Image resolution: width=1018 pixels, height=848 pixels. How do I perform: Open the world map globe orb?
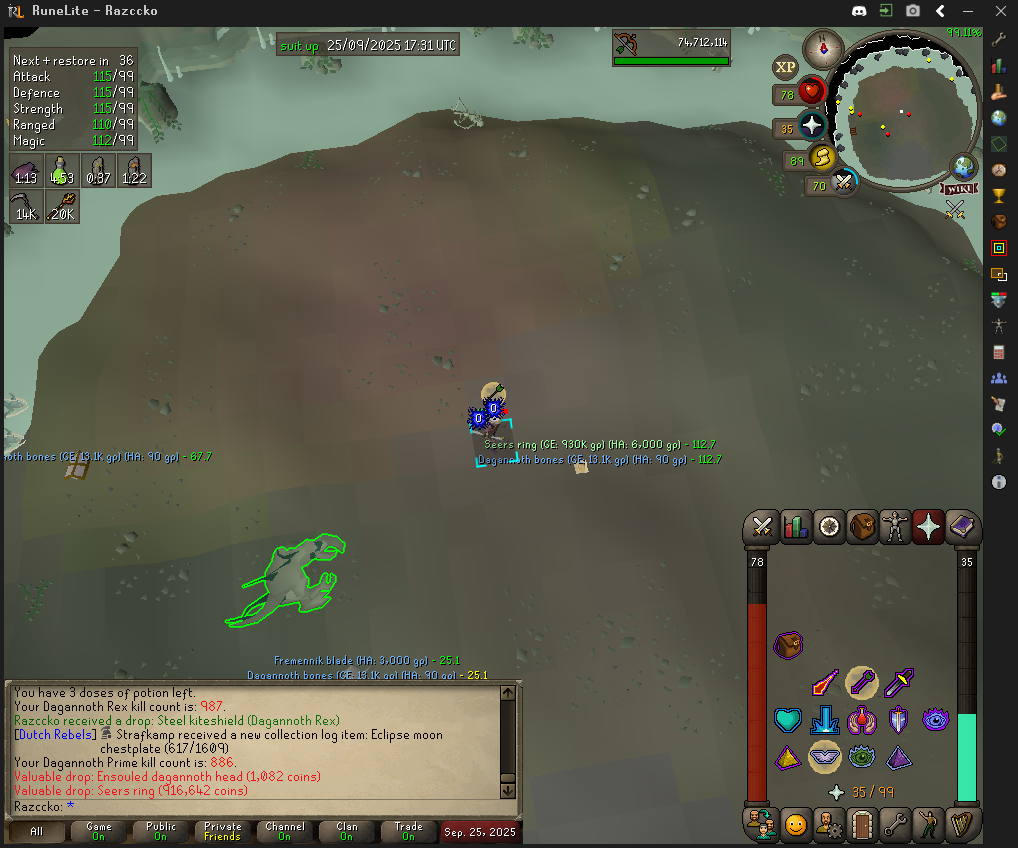[964, 167]
